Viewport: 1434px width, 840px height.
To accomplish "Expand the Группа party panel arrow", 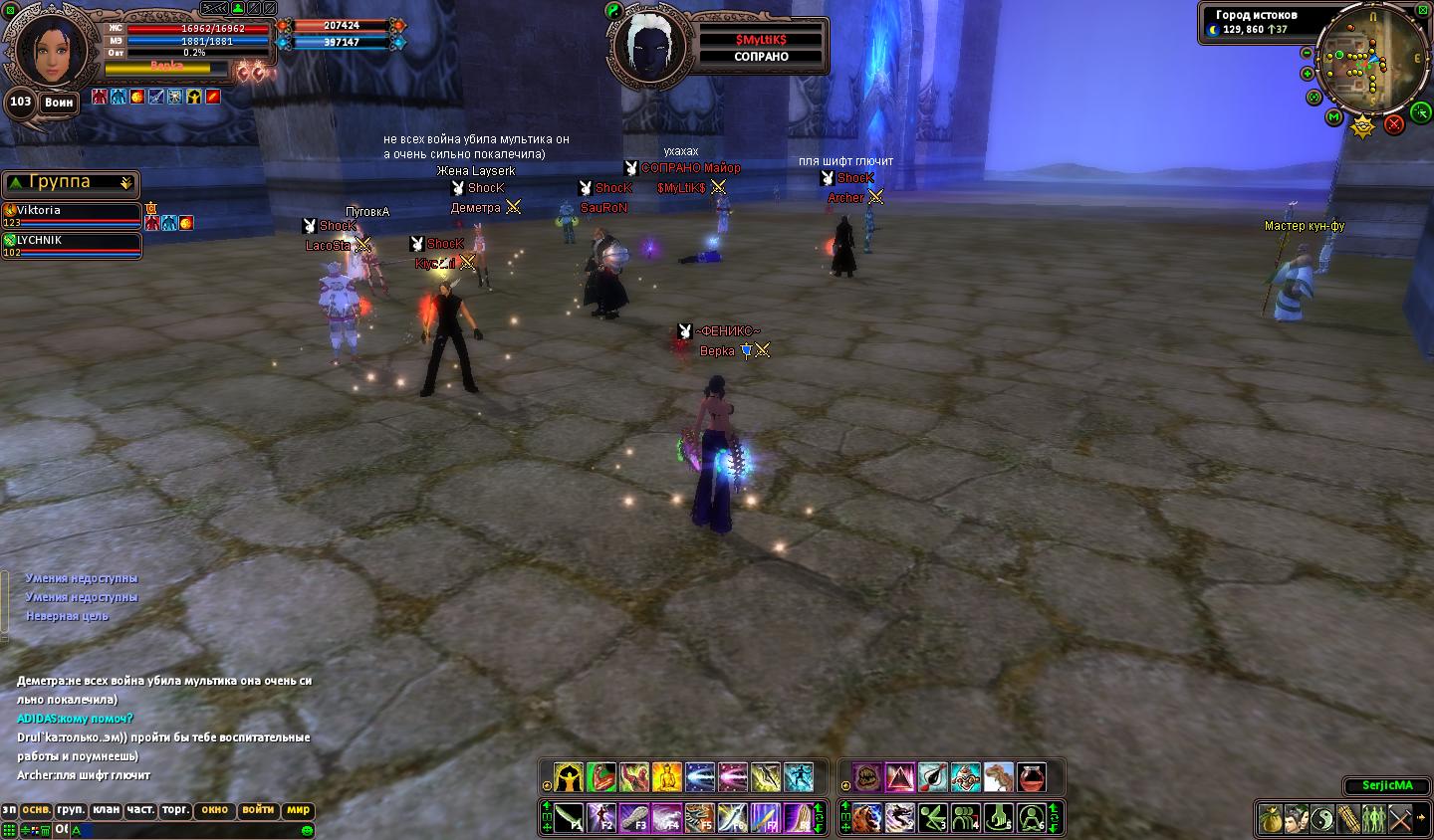I will click(x=126, y=183).
